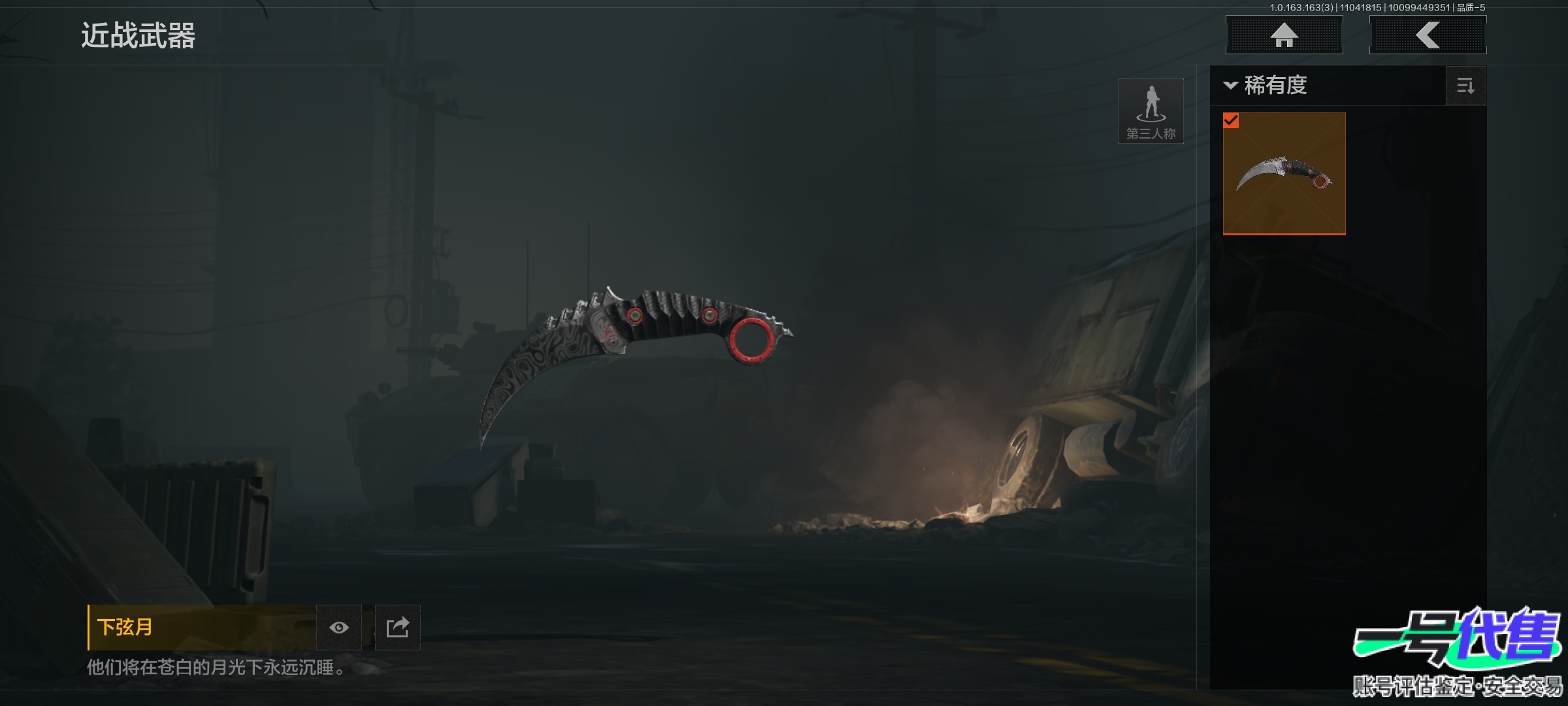
Task: Click the 下弦月 weapon name label
Action: pyautogui.click(x=125, y=628)
